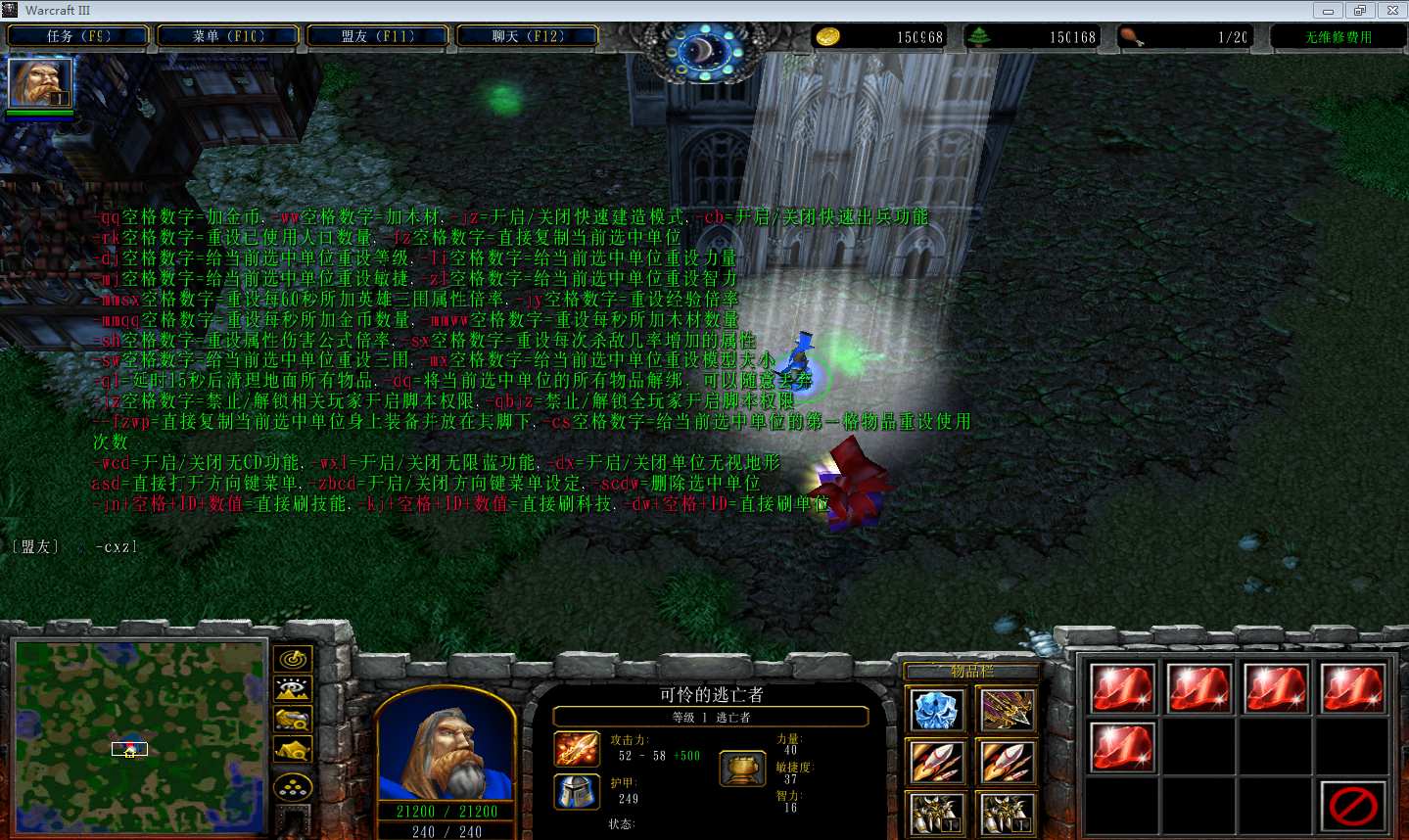Viewport: 1409px width, 840px height.
Task: Activate the minimap signal ping button
Action: (x=293, y=660)
